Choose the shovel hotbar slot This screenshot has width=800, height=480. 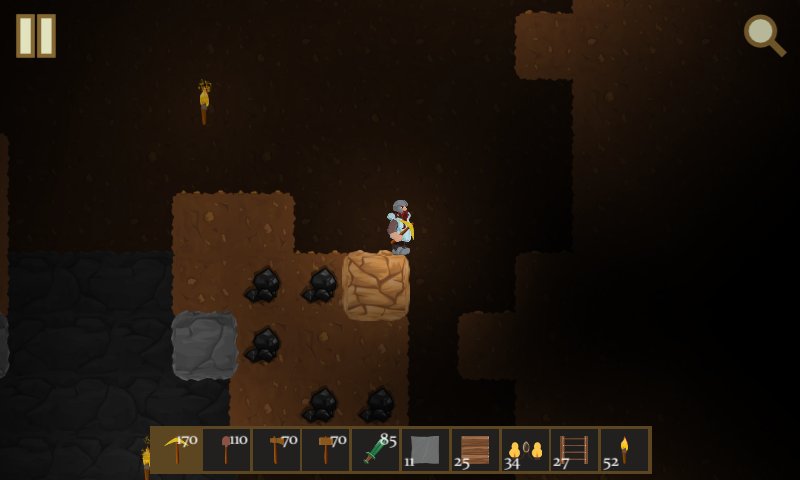(227, 450)
